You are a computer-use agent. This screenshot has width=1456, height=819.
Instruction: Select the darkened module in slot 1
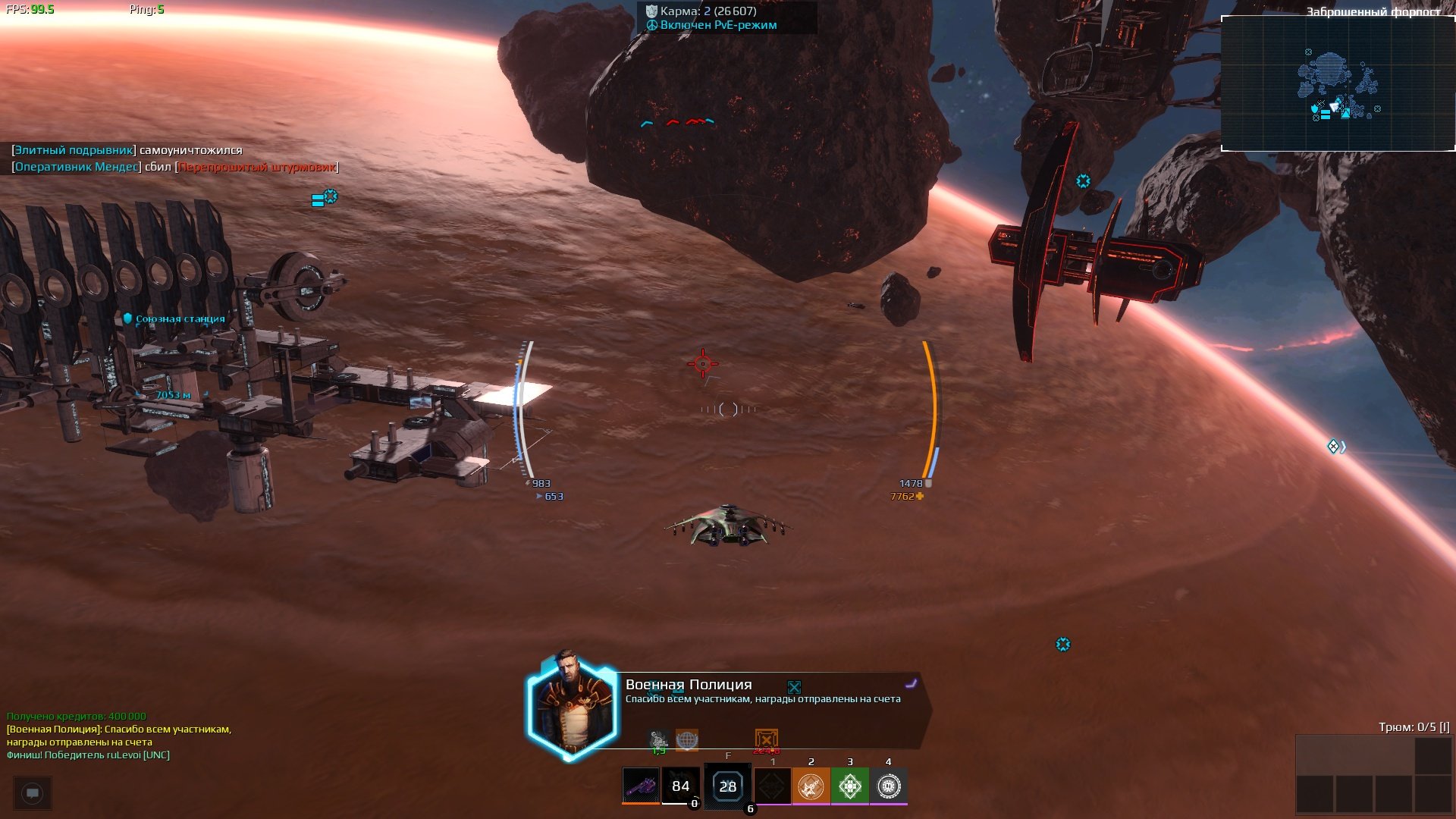773,786
